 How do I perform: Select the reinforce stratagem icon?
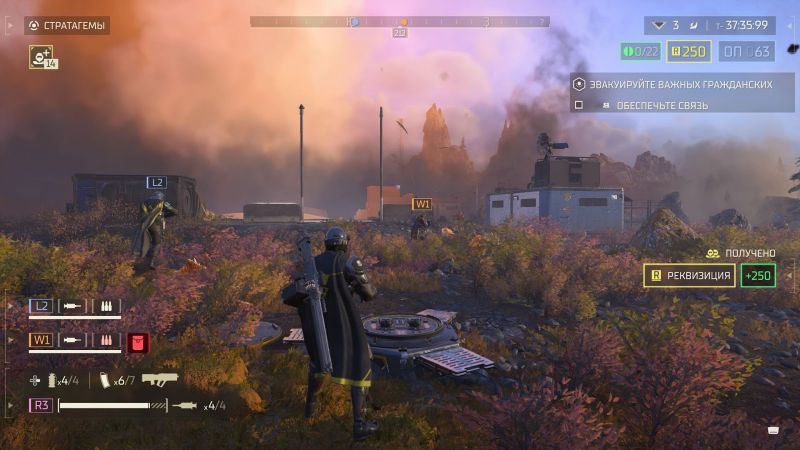coord(41,58)
